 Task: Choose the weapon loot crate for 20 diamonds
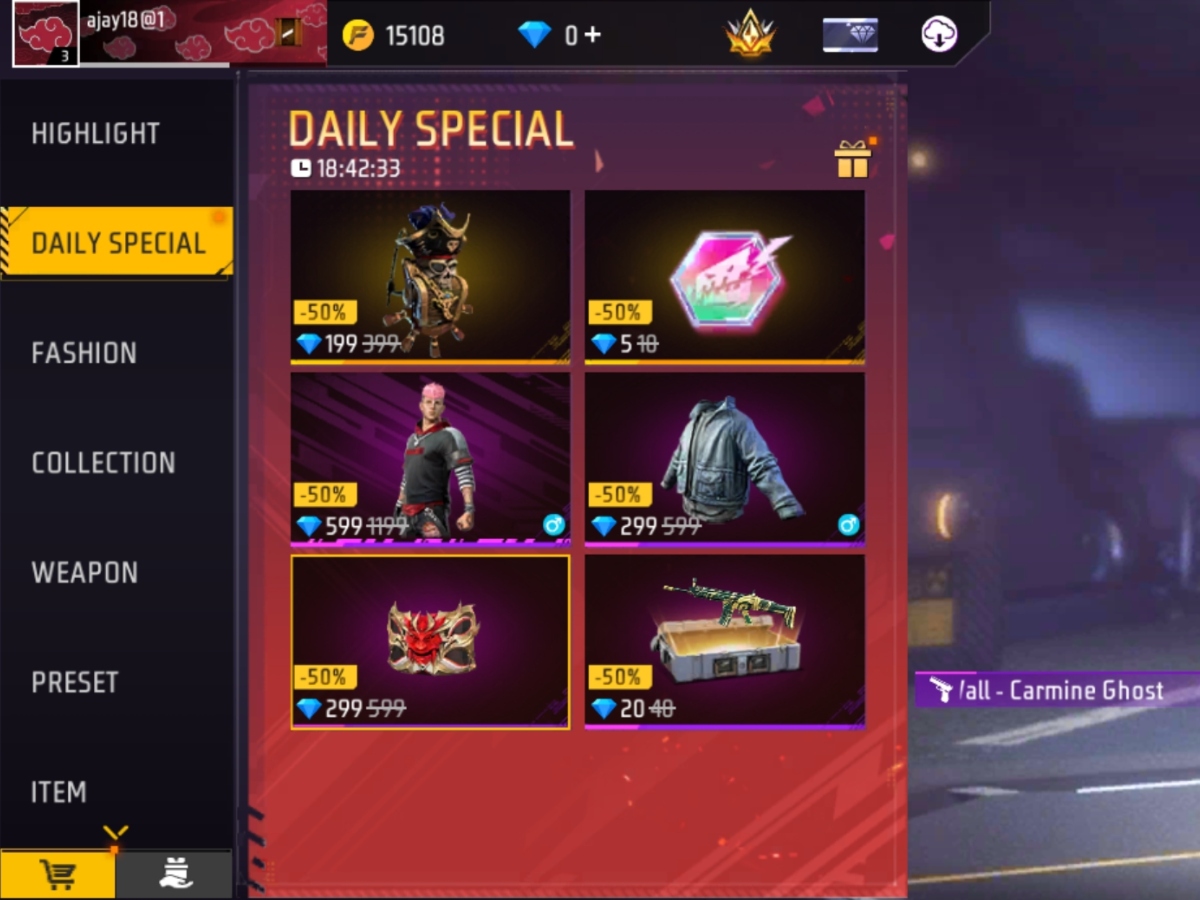pos(725,641)
